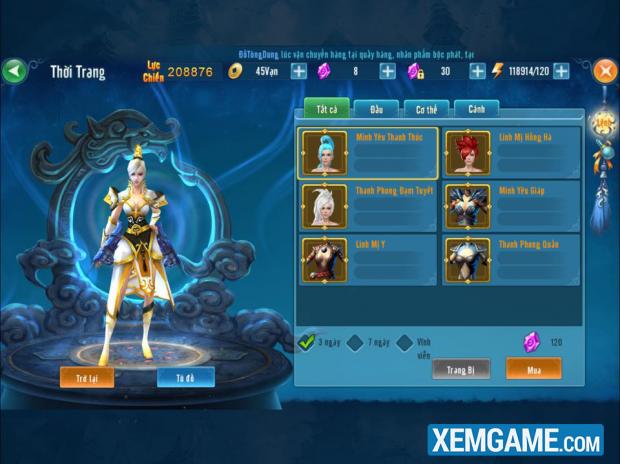
Task: Add gold coins with the plus button
Action: tap(298, 71)
